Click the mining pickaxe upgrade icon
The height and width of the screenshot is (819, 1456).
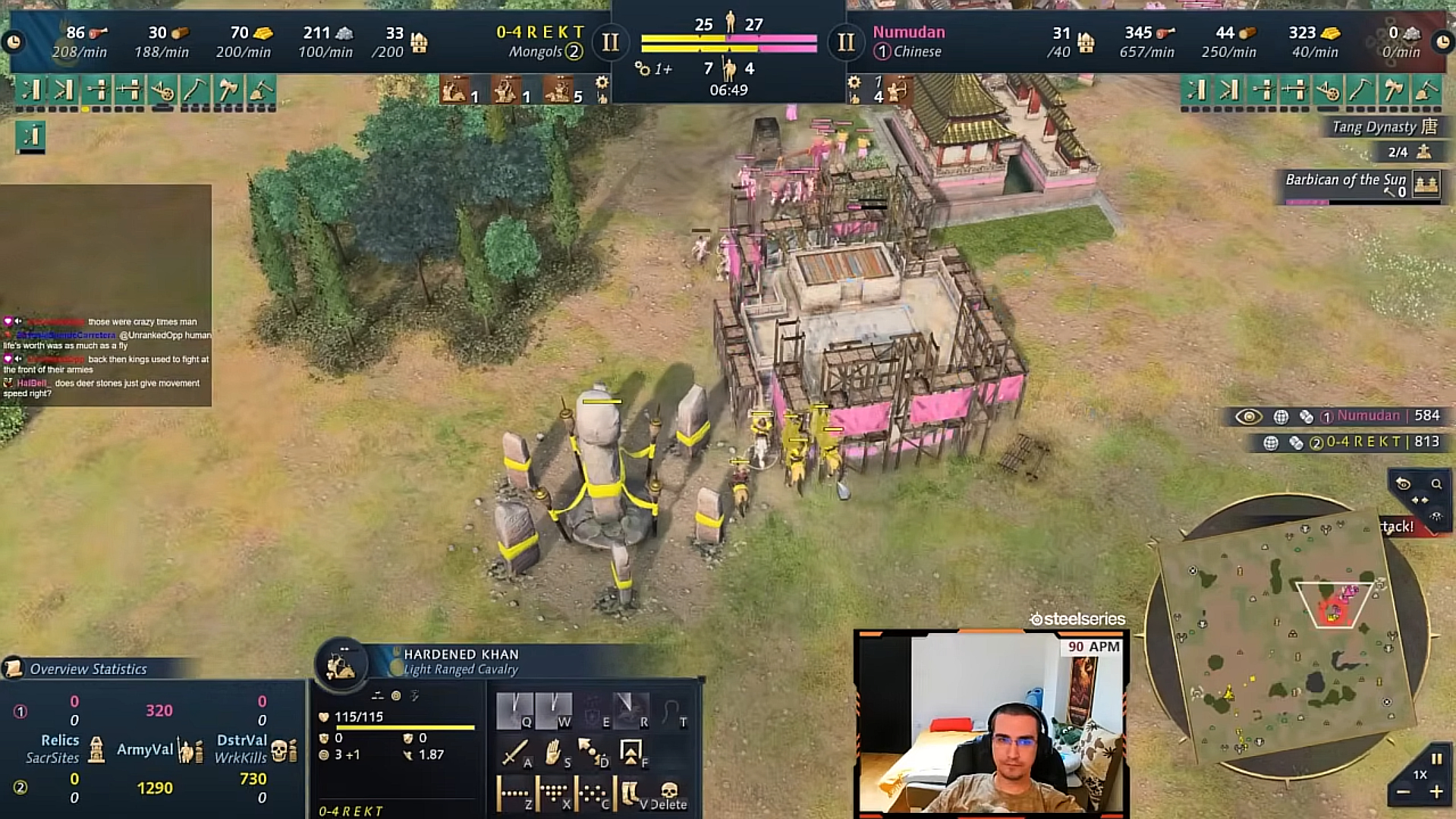point(195,90)
